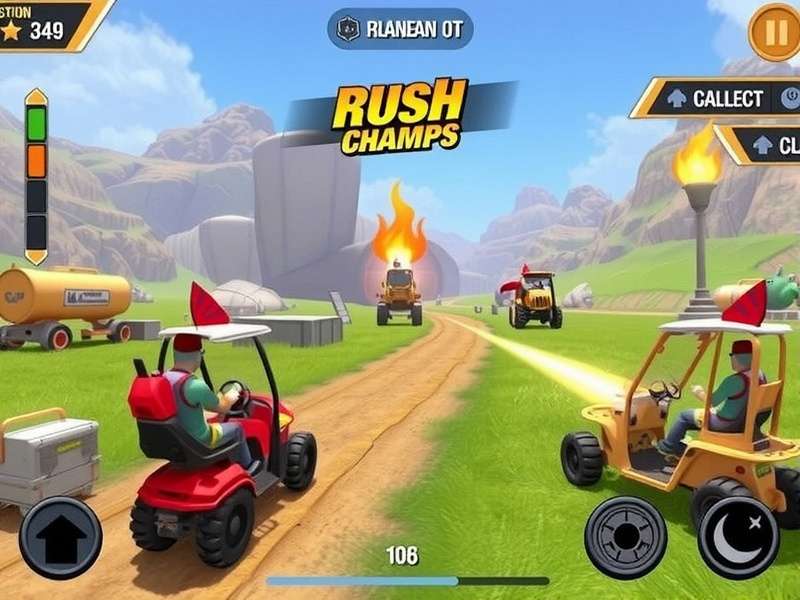This screenshot has width=800, height=600.
Task: Use the crescent moon ability button
Action: 739,537
